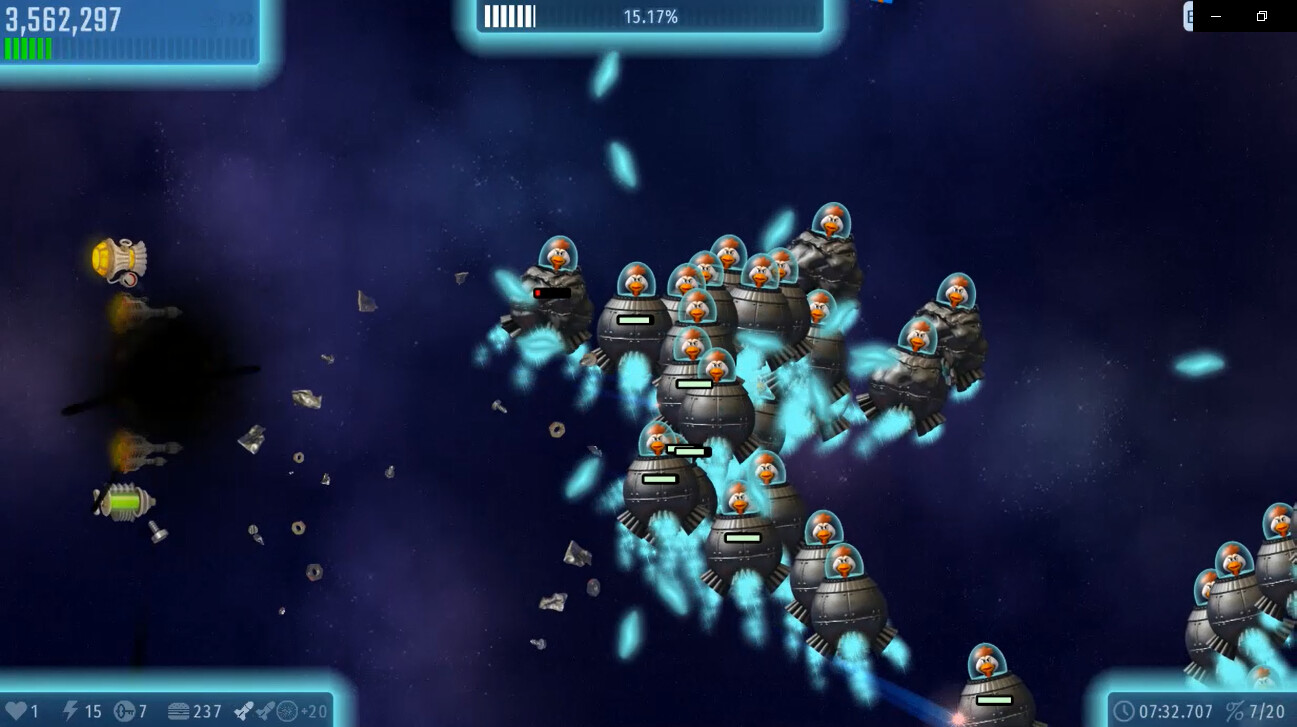Image resolution: width=1297 pixels, height=727 pixels.
Task: Restore down the game window
Action: [1262, 16]
